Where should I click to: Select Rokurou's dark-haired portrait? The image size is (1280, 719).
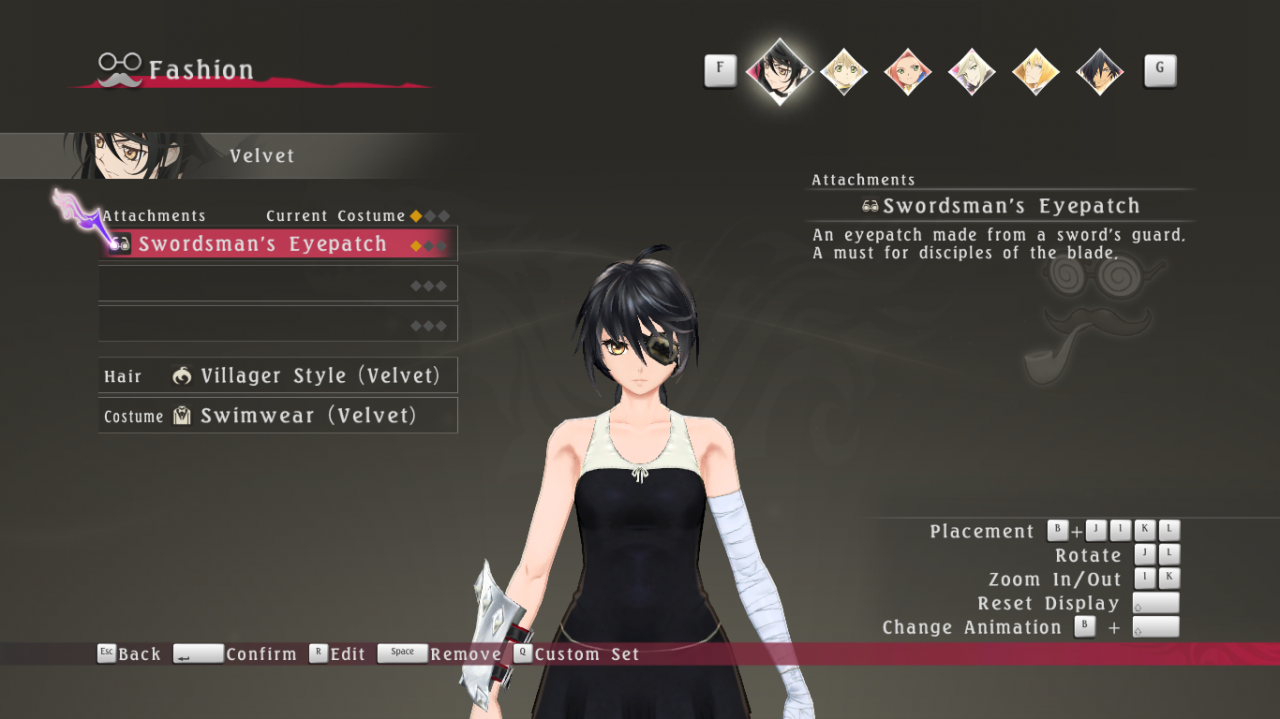pyautogui.click(x=1099, y=71)
